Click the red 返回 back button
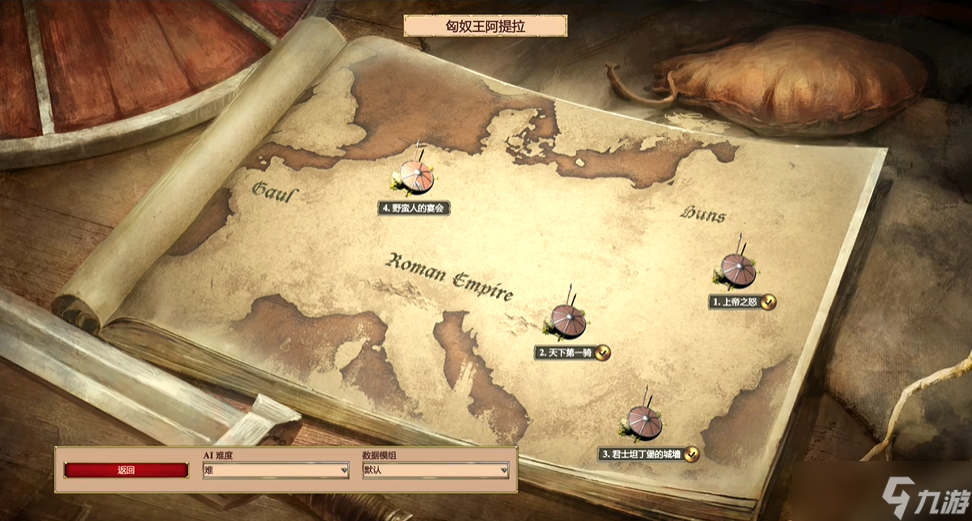The height and width of the screenshot is (521, 972). (x=126, y=470)
